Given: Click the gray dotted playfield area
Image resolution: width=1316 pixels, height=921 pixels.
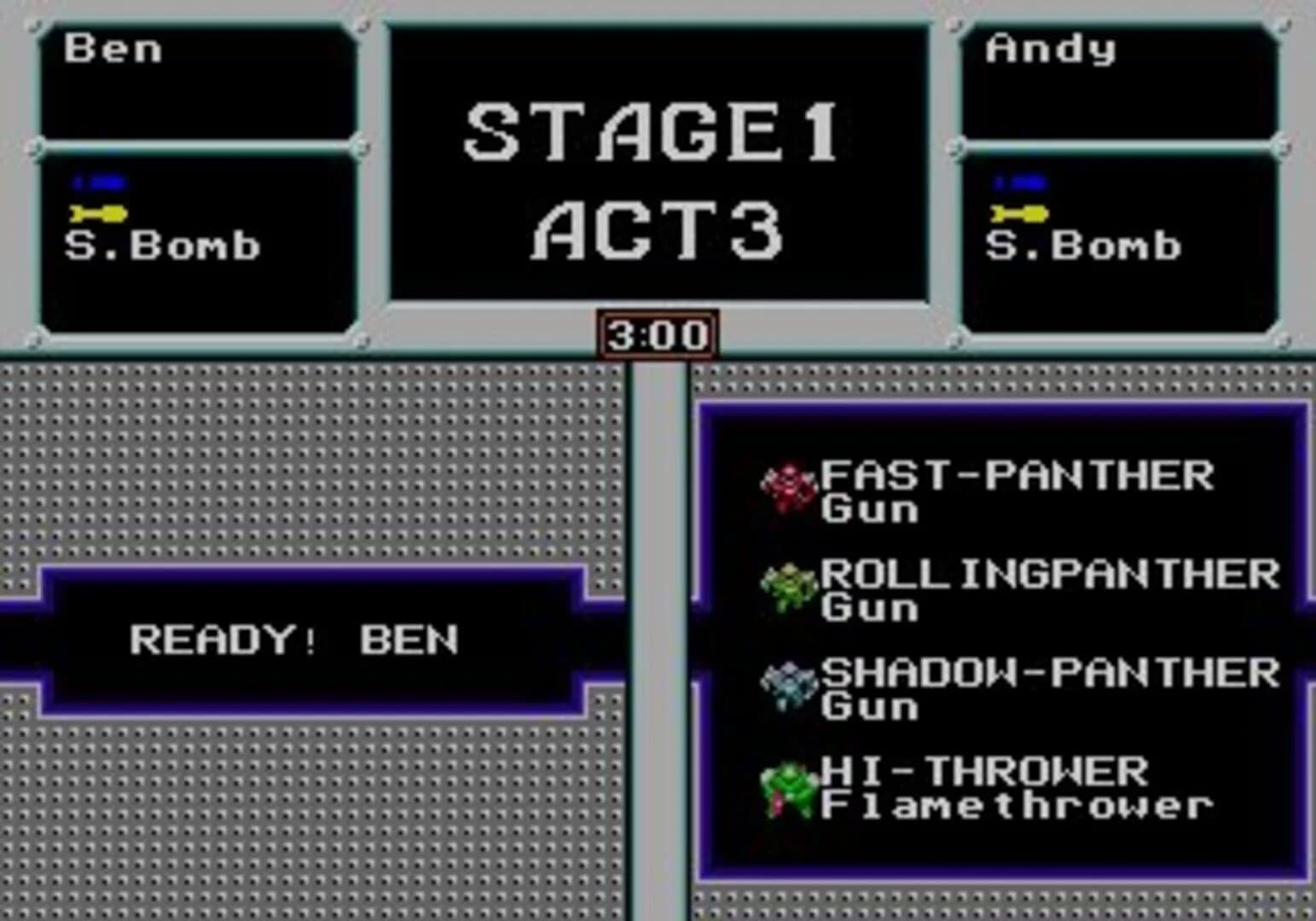Looking at the screenshot, I should tap(299, 469).
